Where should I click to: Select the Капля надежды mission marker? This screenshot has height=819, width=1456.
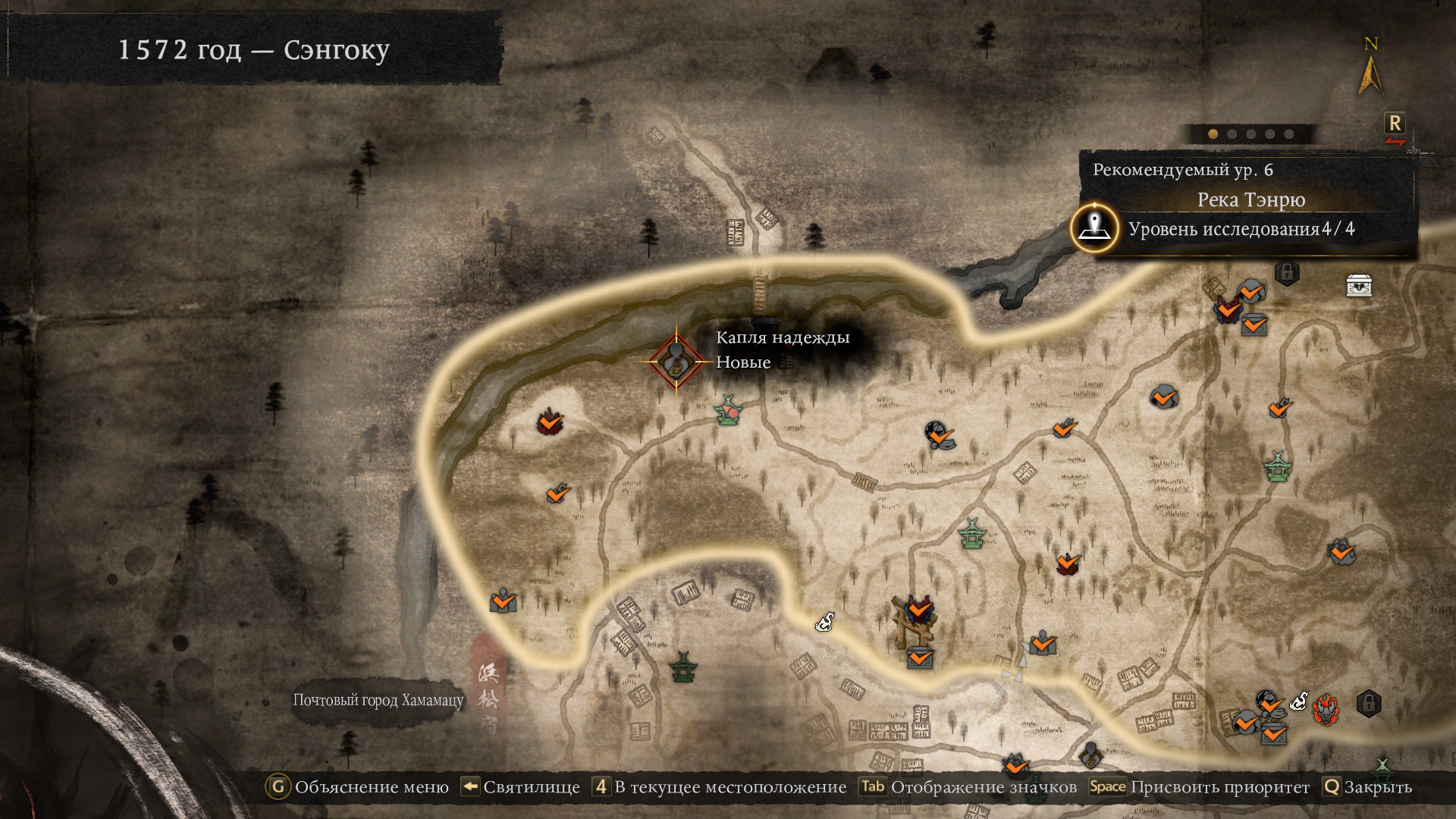[675, 362]
